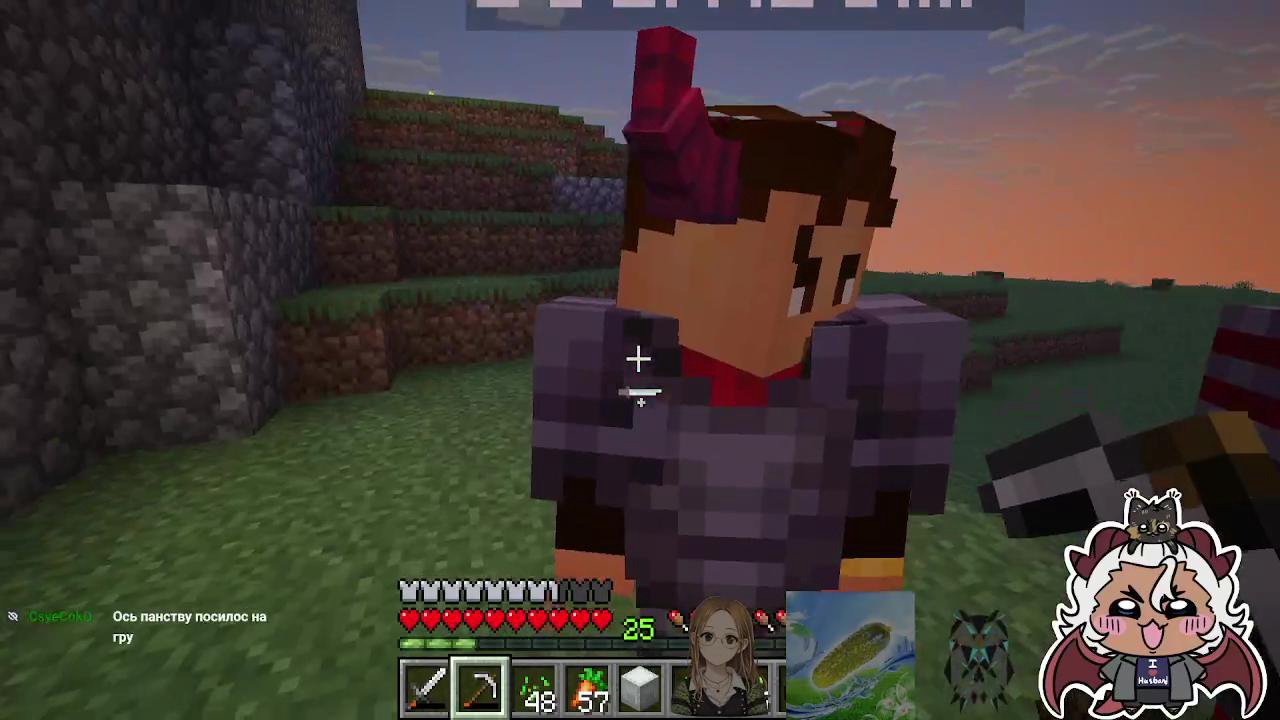This screenshot has width=1280, height=720.
Task: Click the highlighted selection frame on slot two
Action: coord(481,685)
